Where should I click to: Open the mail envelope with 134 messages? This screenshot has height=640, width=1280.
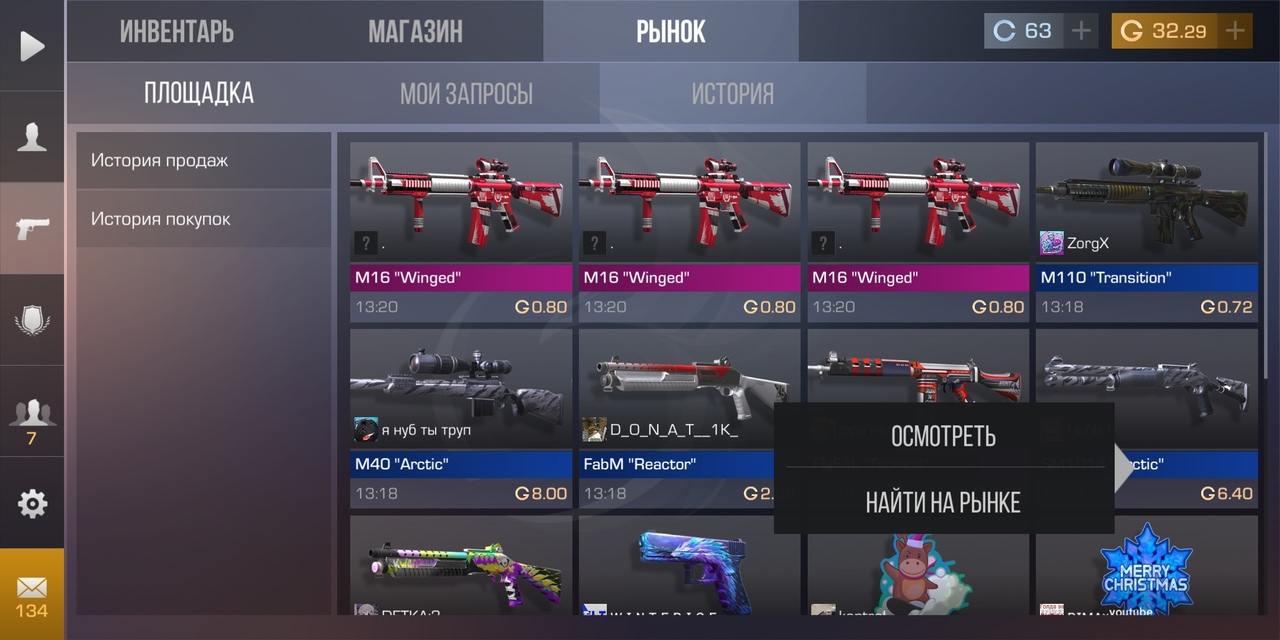[32, 595]
